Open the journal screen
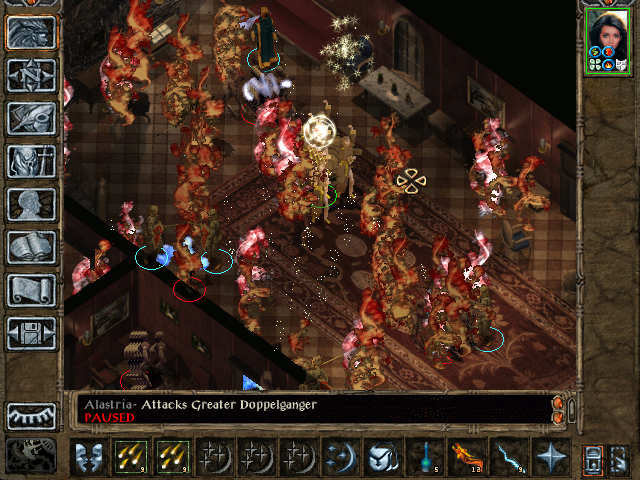The height and width of the screenshot is (480, 640). 31,118
